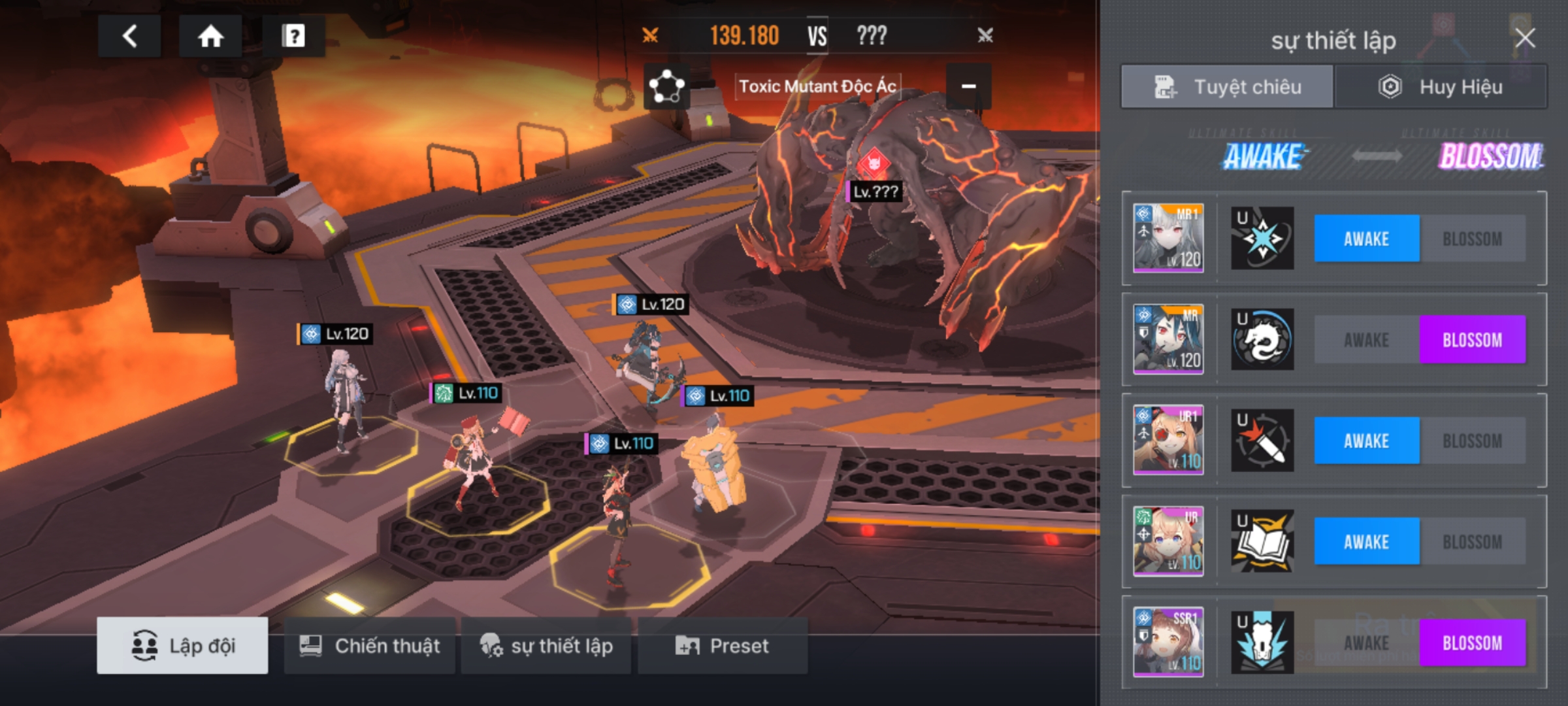1568x706 pixels.
Task: Open the pentagon formation icon
Action: tap(666, 86)
